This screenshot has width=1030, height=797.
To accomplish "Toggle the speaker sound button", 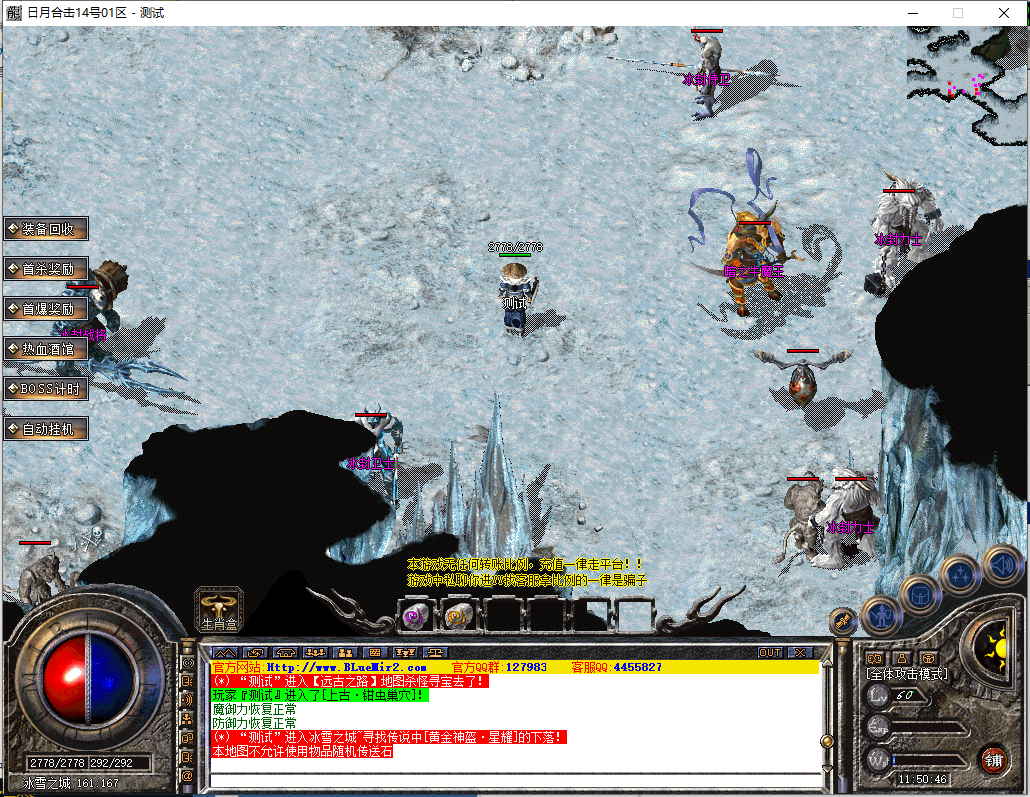I will (1001, 565).
